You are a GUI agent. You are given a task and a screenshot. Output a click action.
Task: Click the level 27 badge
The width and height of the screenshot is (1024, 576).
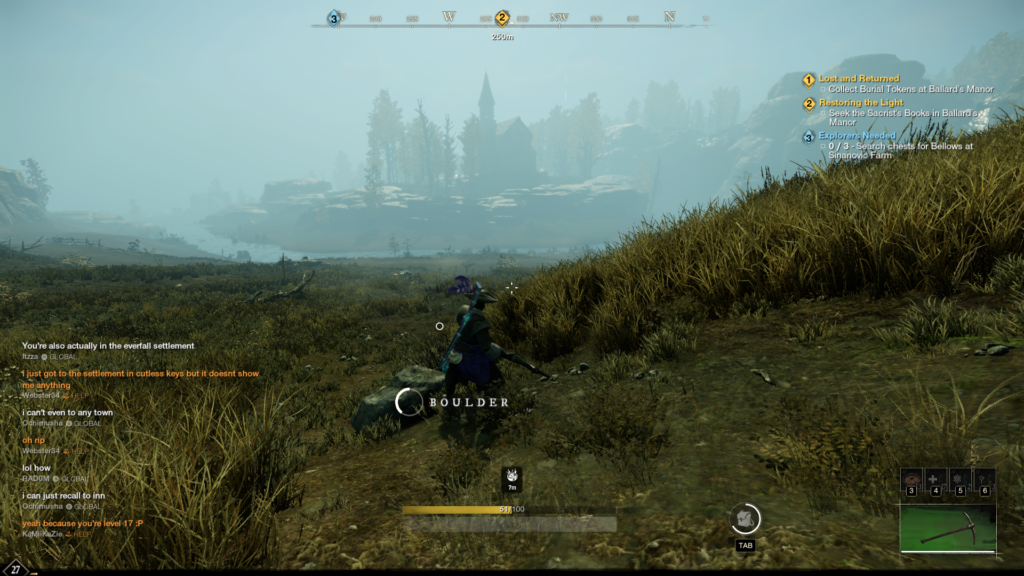coord(16,567)
